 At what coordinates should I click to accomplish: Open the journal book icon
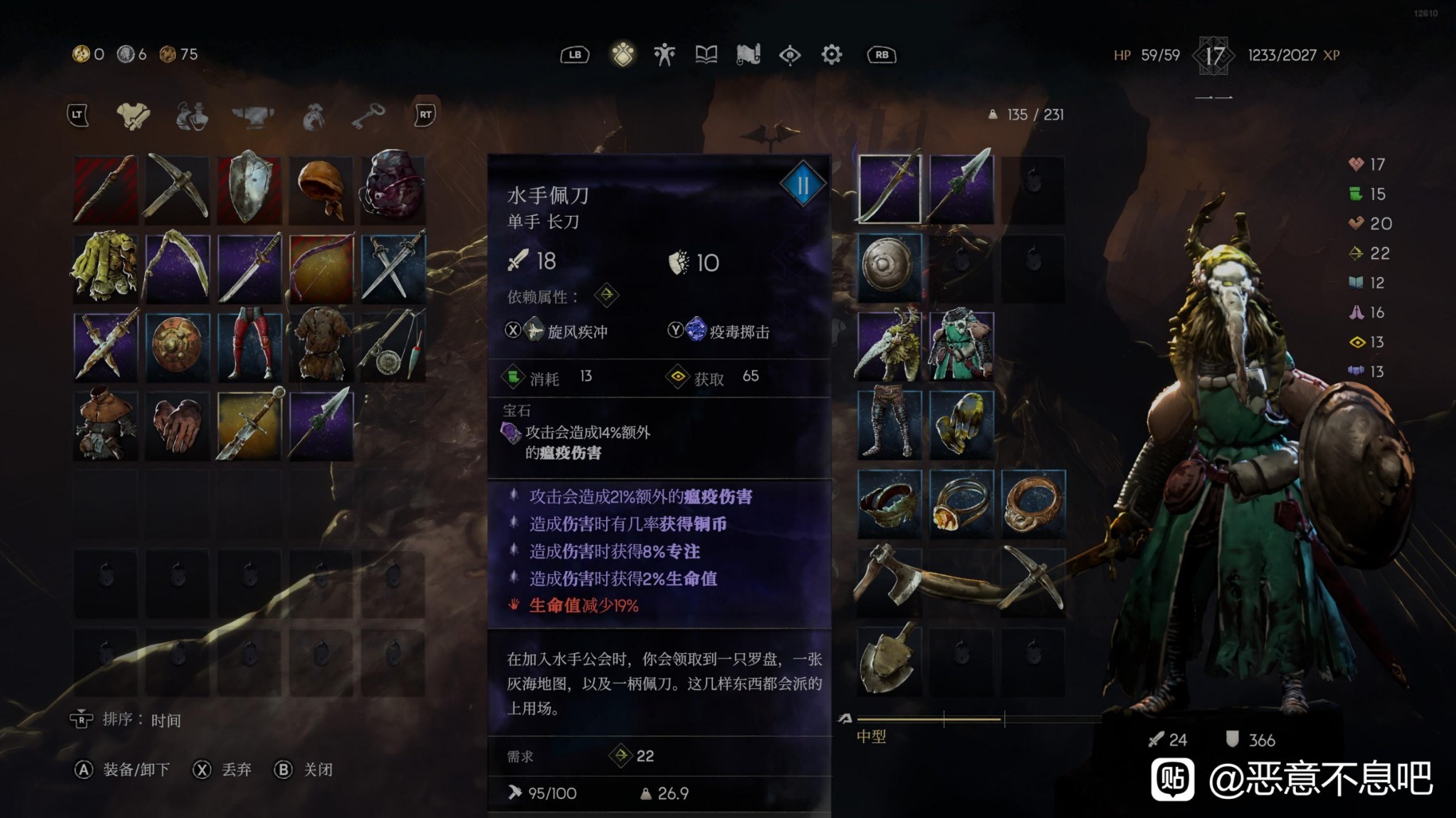pos(706,54)
